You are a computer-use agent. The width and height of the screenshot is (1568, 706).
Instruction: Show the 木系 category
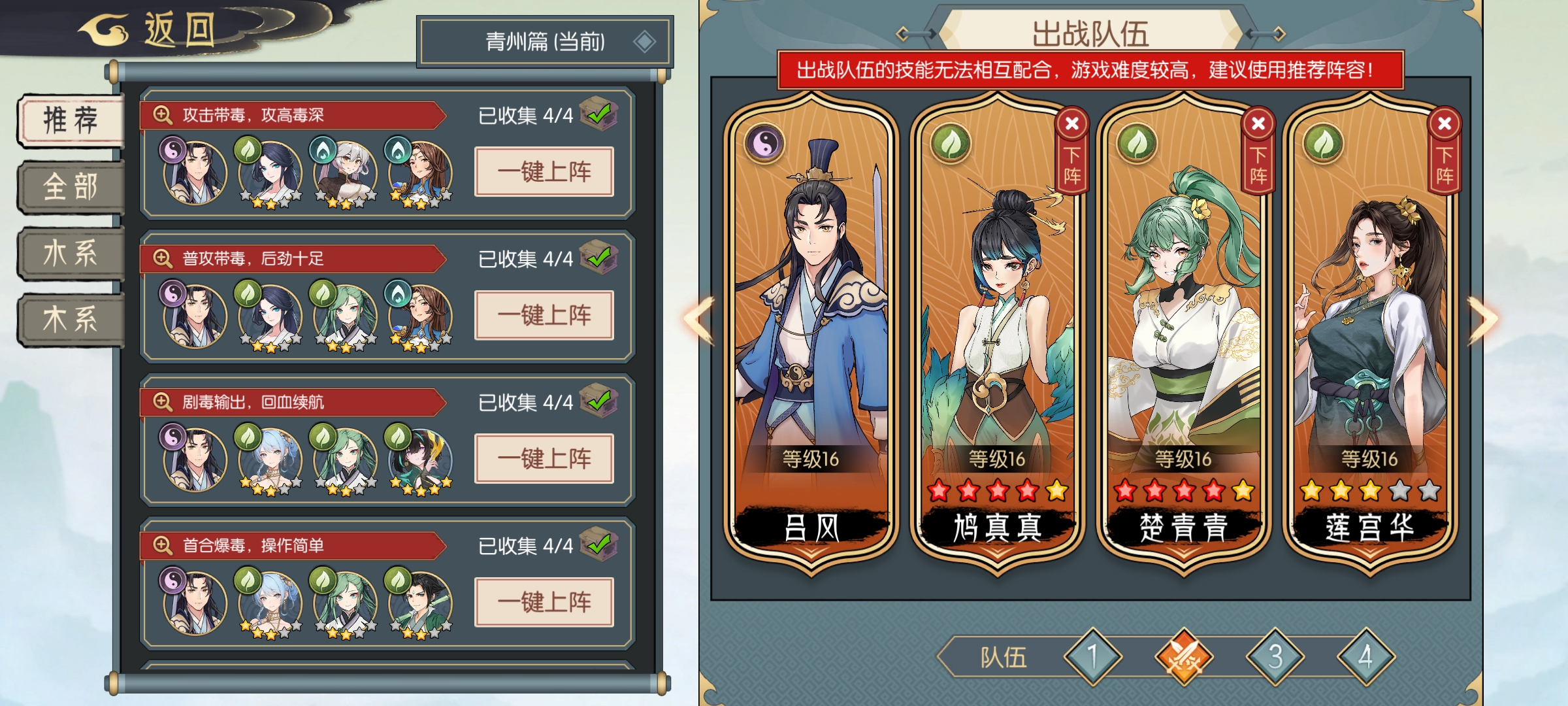click(x=71, y=320)
